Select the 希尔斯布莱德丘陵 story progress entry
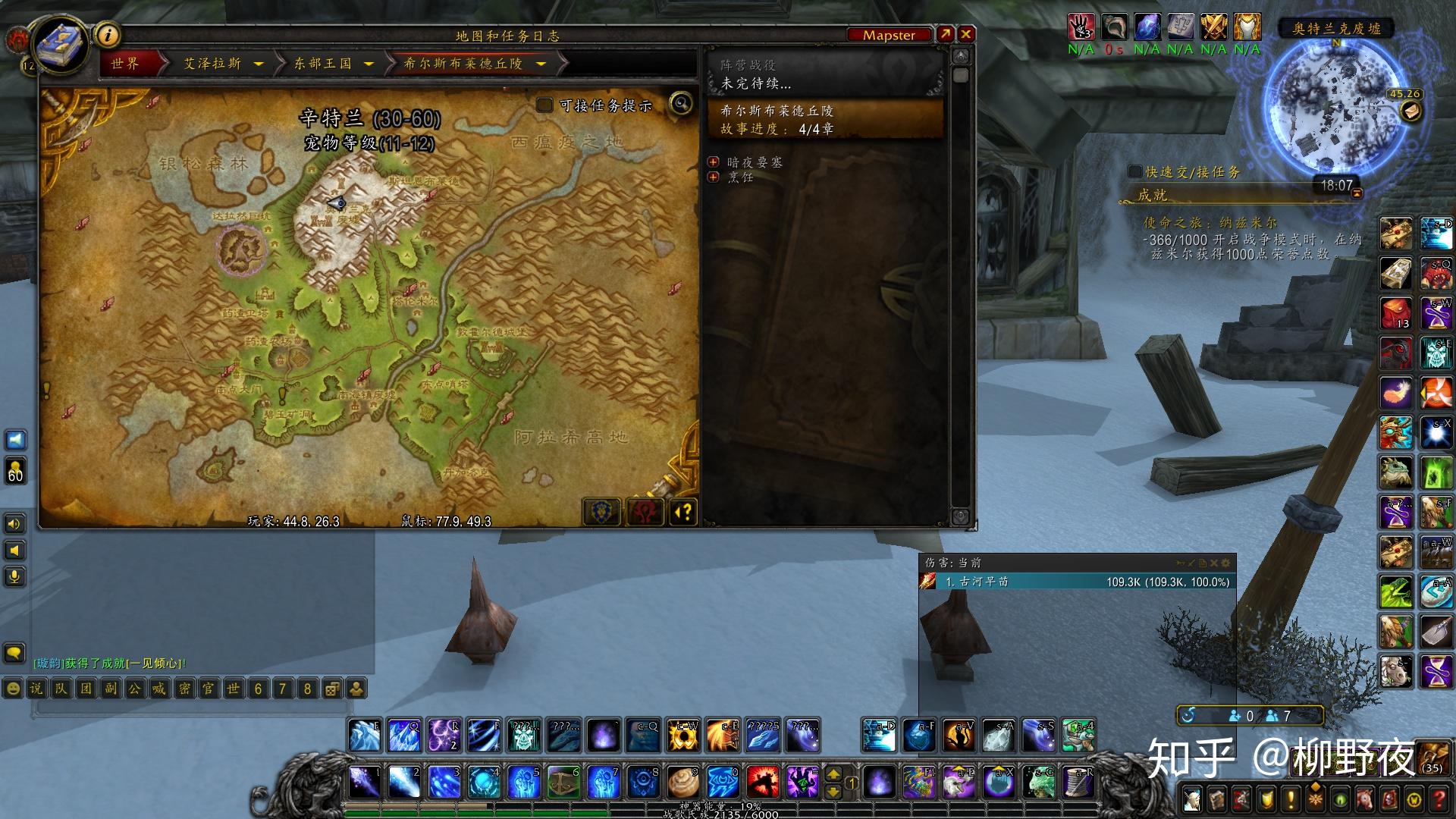This screenshot has height=819, width=1456. coord(825,120)
